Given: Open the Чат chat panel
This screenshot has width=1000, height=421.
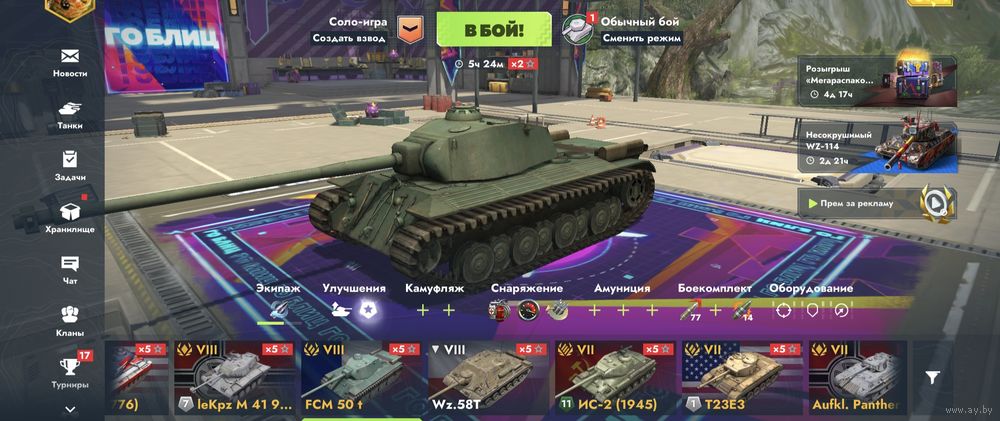Looking at the screenshot, I should click(70, 269).
